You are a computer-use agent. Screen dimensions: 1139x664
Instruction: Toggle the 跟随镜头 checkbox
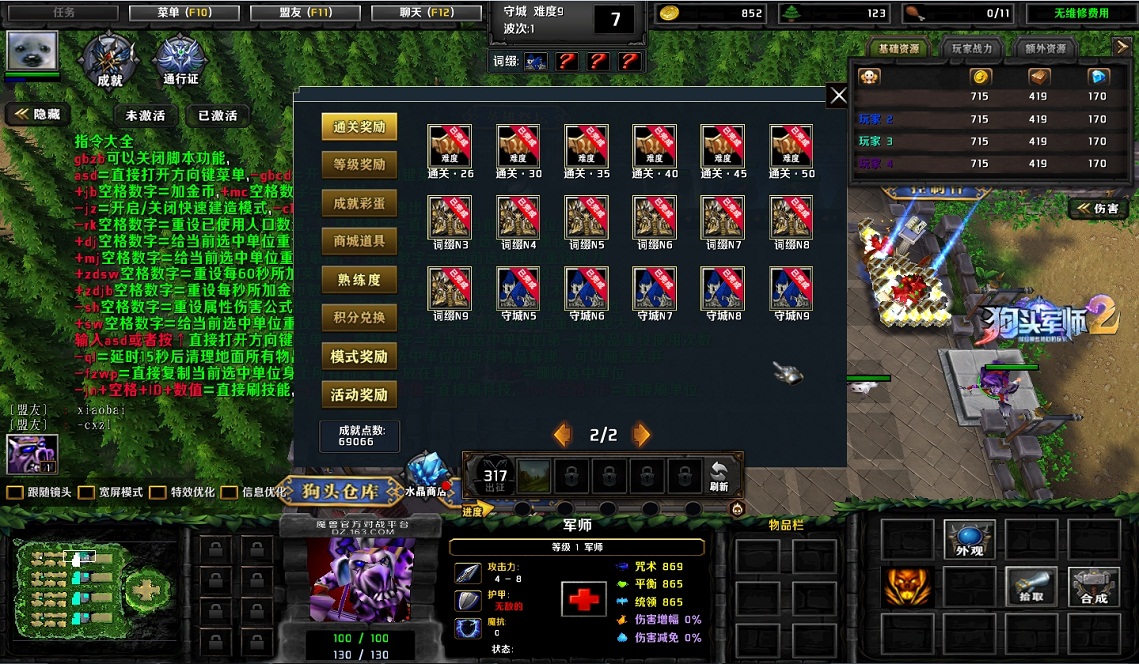click(14, 493)
